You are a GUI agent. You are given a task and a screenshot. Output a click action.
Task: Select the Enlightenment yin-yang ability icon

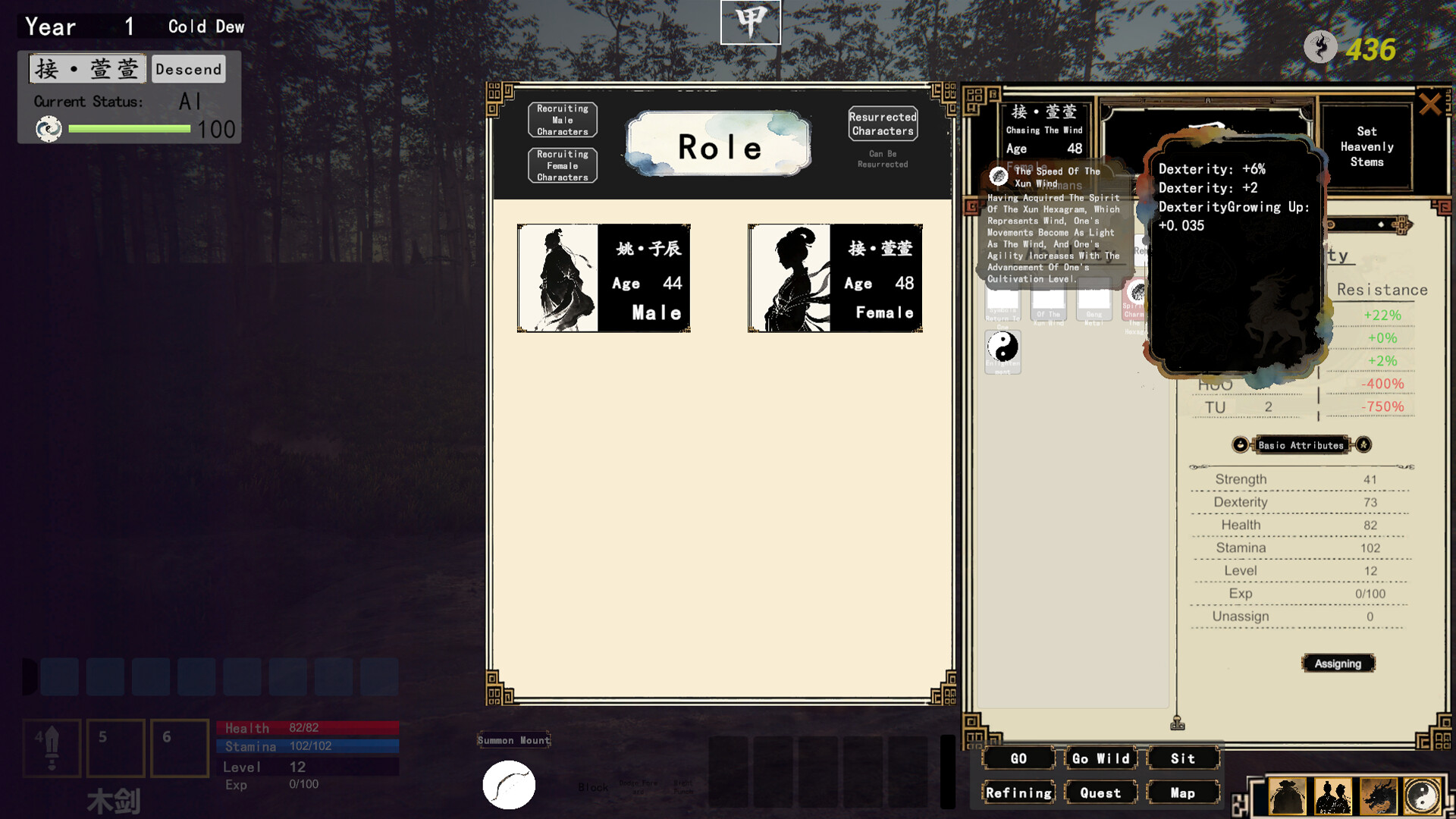coord(1003,350)
